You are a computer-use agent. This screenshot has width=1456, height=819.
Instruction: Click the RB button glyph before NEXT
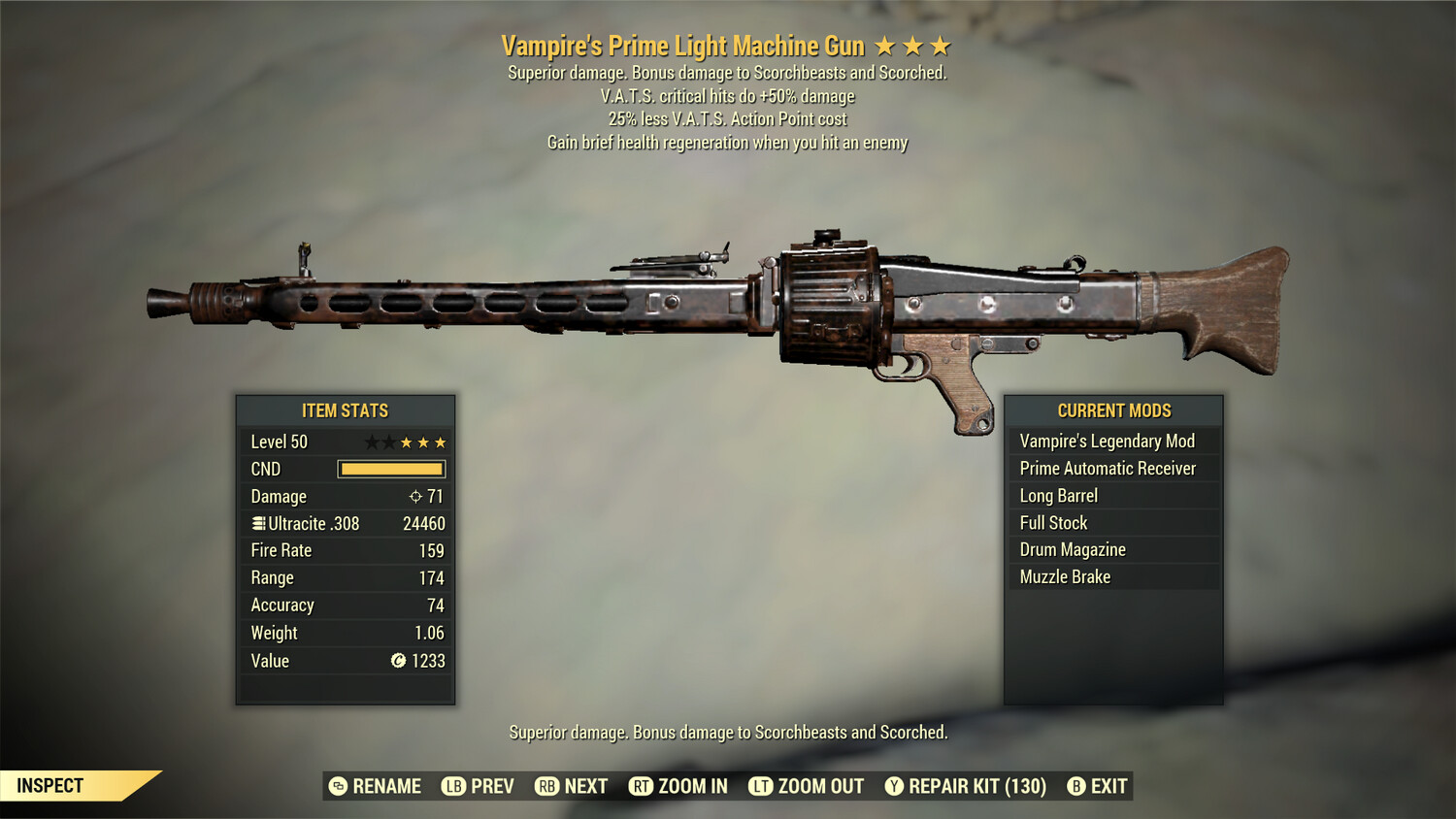(546, 786)
